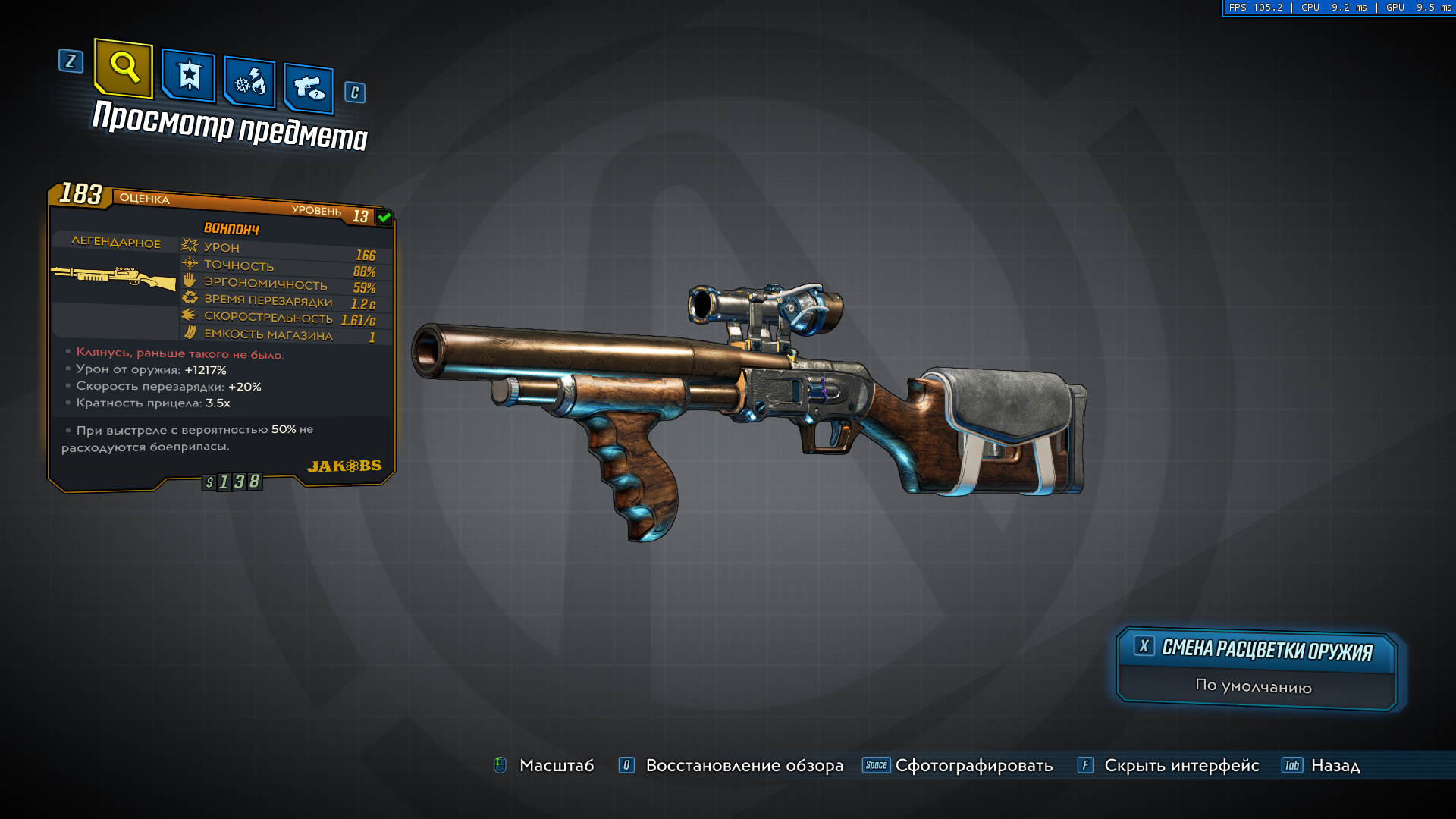The image size is (1456, 819).
Task: Change weapon skin via Смена расцветки оружия
Action: 1257,650
